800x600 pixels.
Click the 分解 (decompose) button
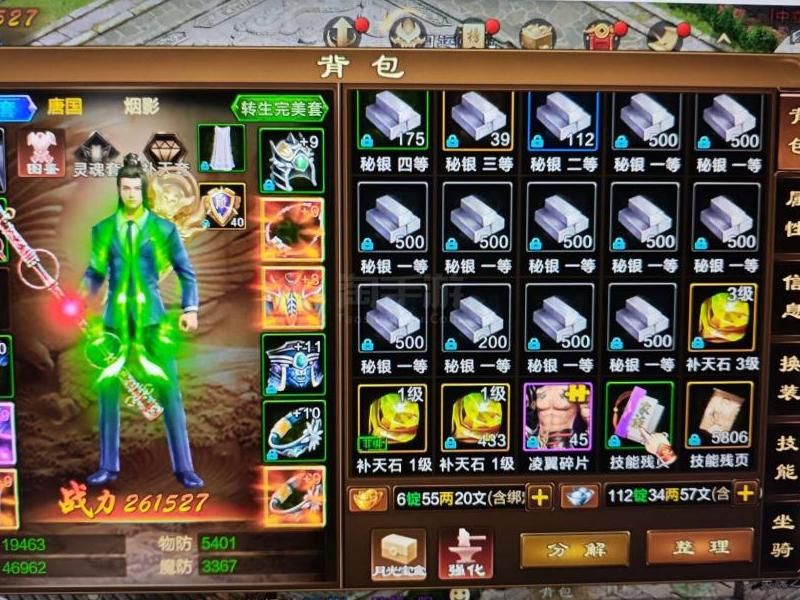pyautogui.click(x=574, y=549)
